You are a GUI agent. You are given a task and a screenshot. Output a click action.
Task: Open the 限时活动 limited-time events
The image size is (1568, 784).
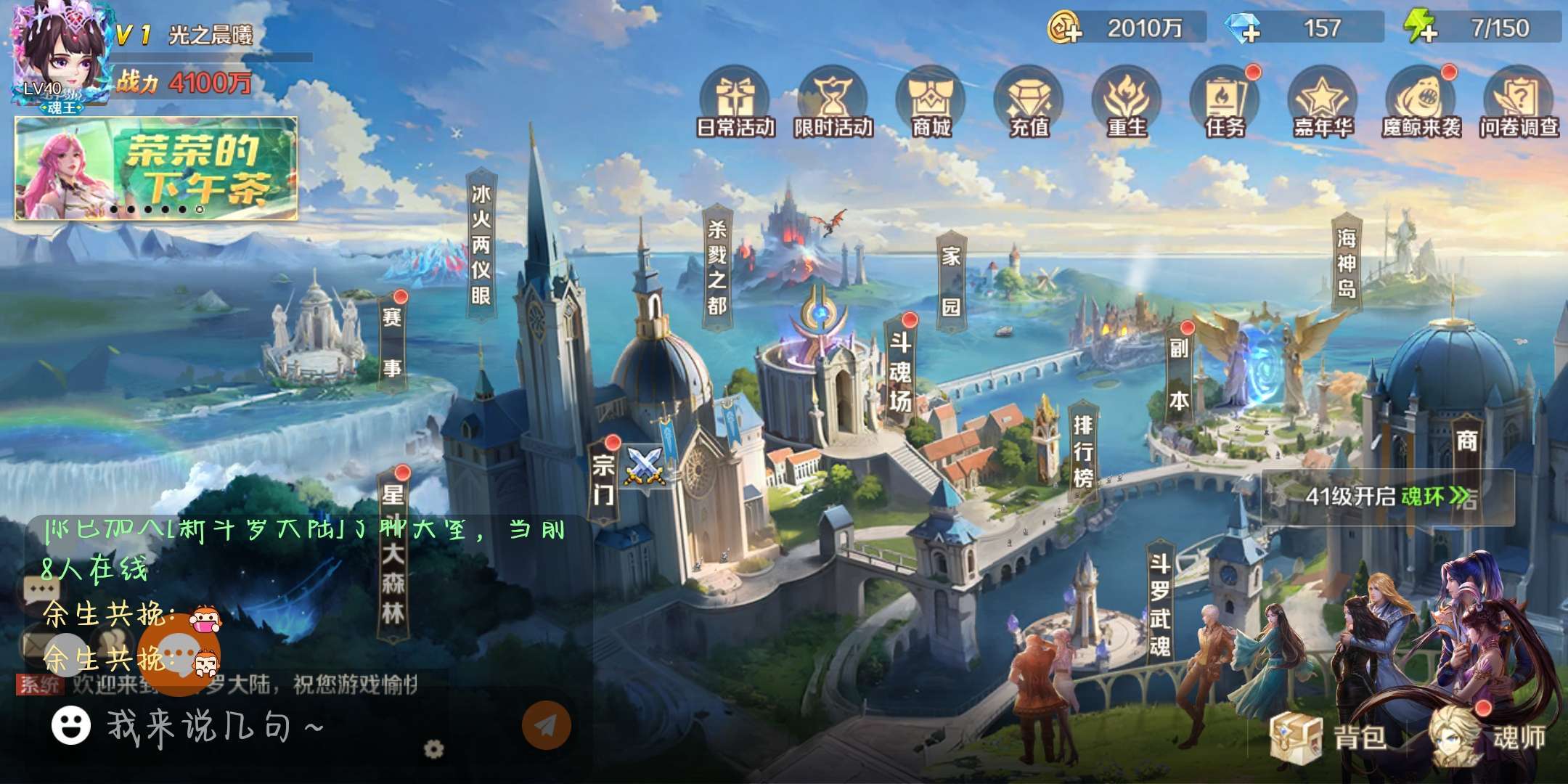[833, 103]
